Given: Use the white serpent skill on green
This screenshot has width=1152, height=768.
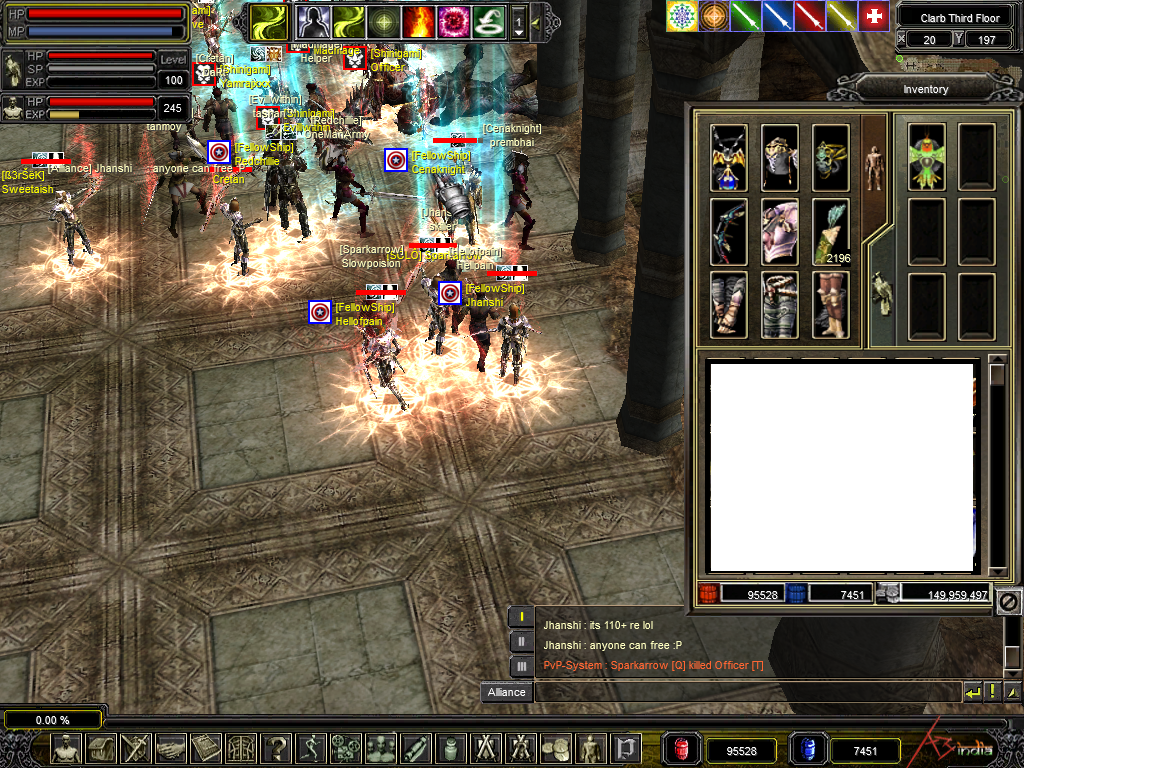Looking at the screenshot, I should pos(488,21).
